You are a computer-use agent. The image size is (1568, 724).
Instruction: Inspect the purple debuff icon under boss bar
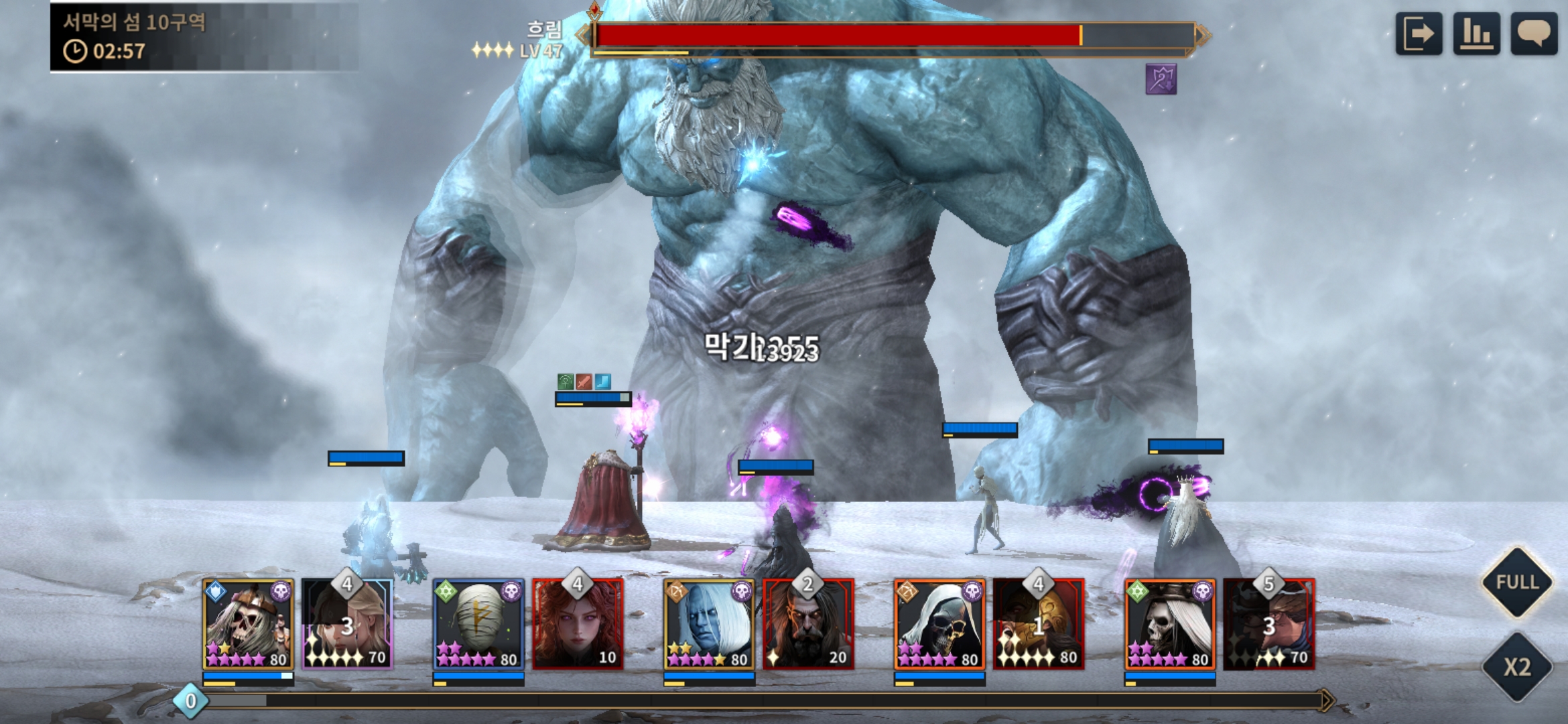1161,80
